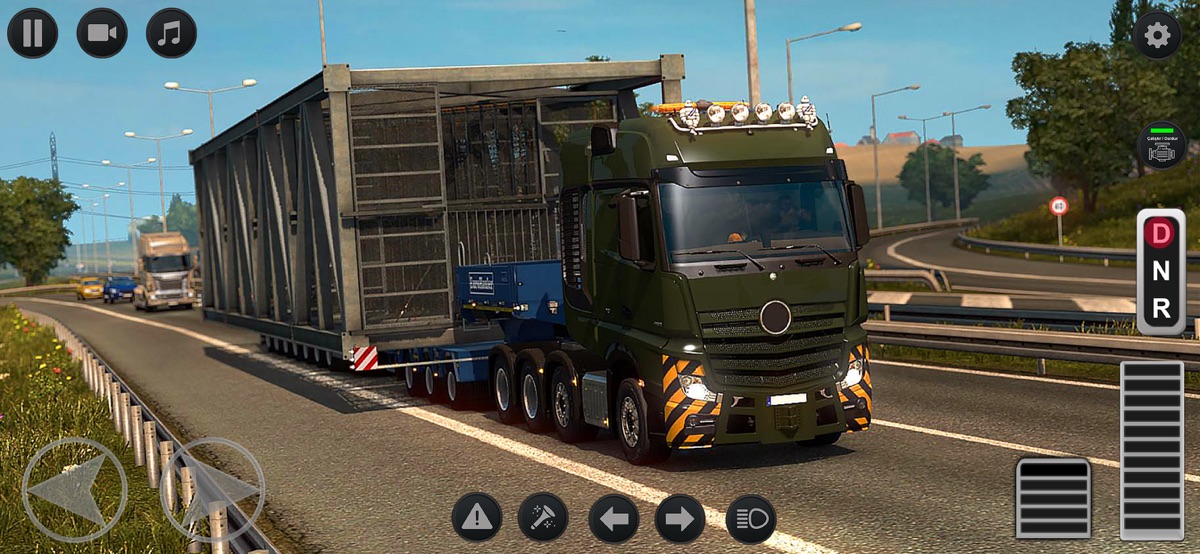
Task: Steer right with the right steering arrow
Action: coord(212,490)
